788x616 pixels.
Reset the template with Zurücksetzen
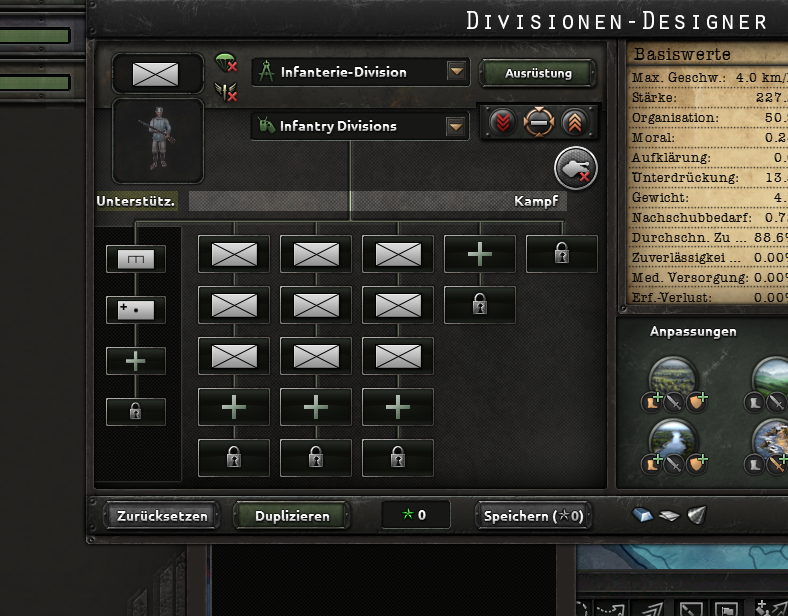point(161,516)
